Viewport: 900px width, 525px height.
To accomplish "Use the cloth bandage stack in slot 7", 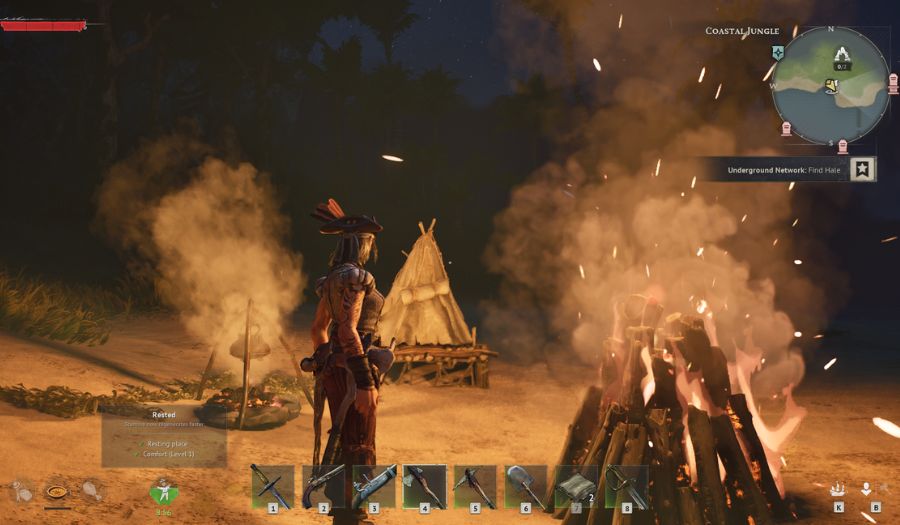I will tap(576, 486).
